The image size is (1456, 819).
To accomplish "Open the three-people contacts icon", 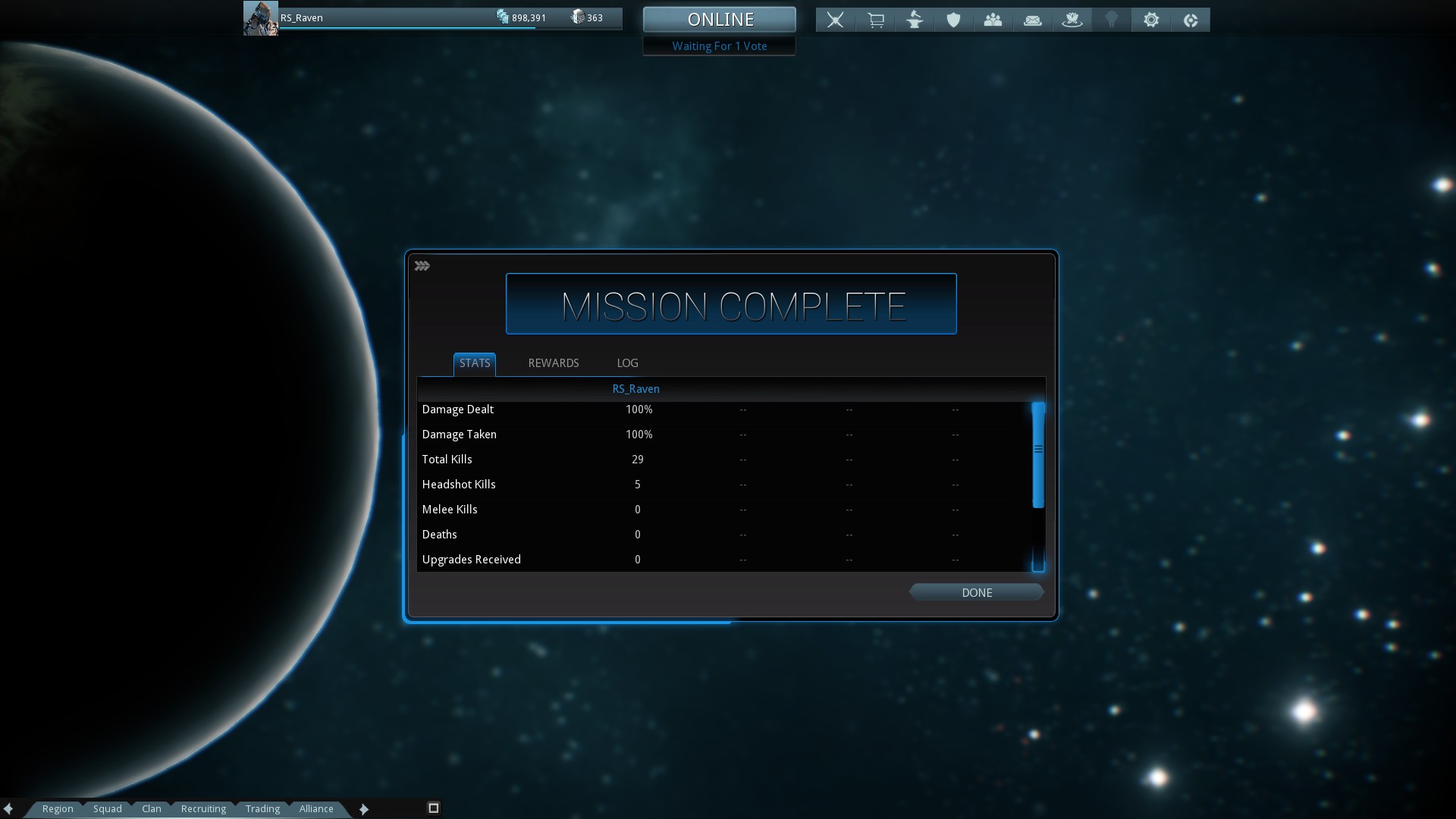I will (x=993, y=20).
